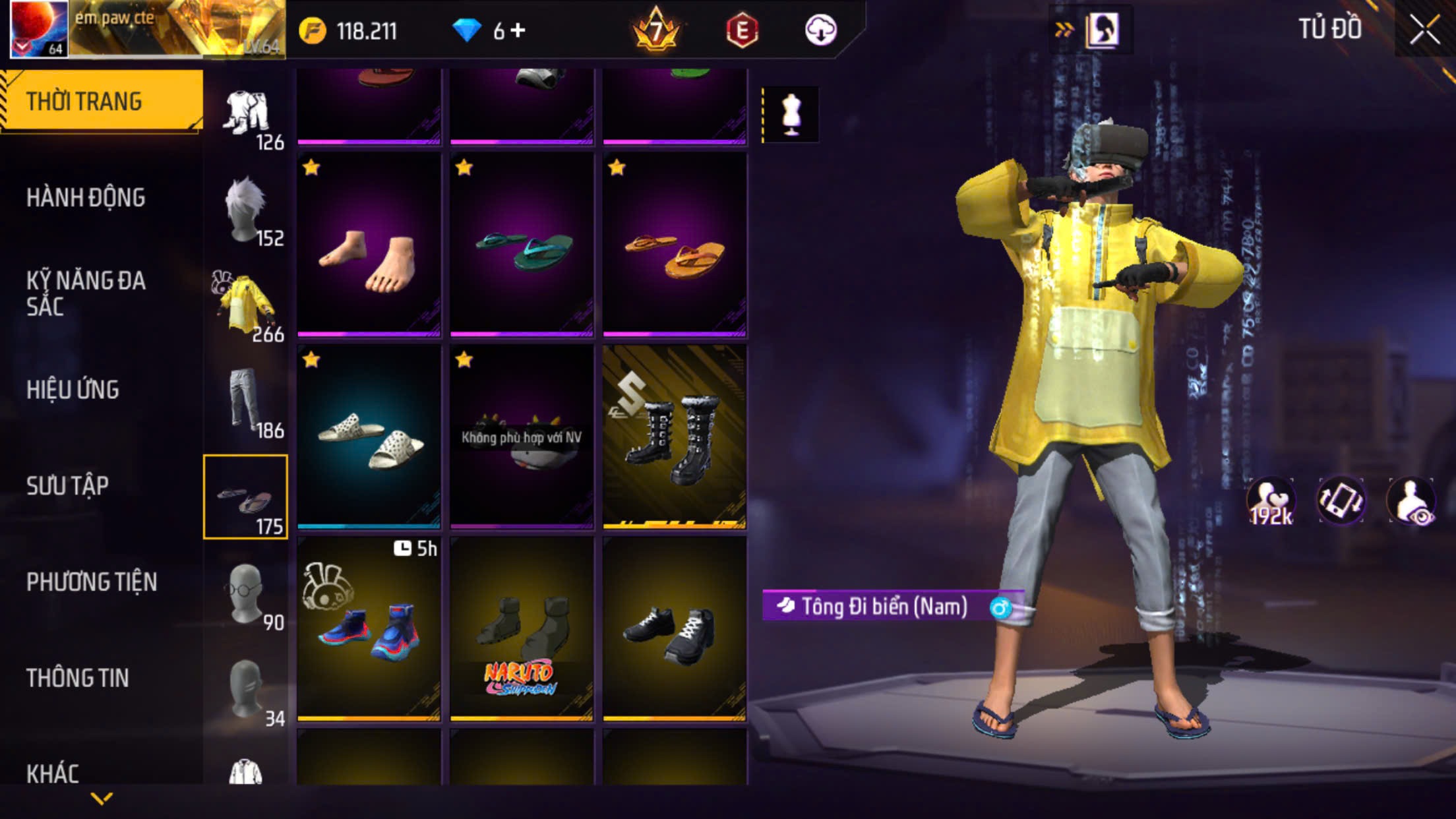Select the Hiệu Ứng menu entry
1456x819 pixels.
[73, 389]
